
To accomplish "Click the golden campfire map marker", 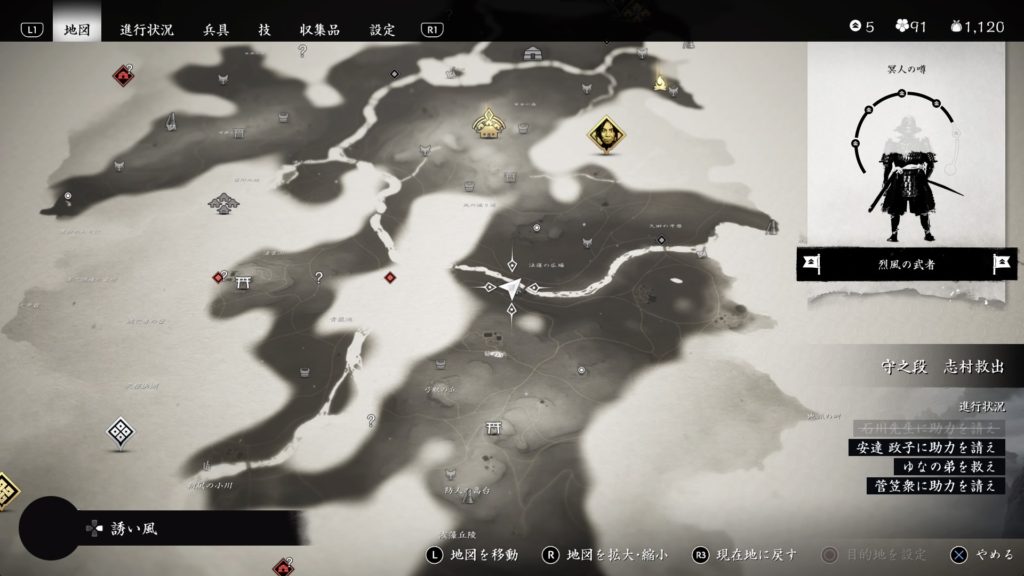I will point(660,83).
